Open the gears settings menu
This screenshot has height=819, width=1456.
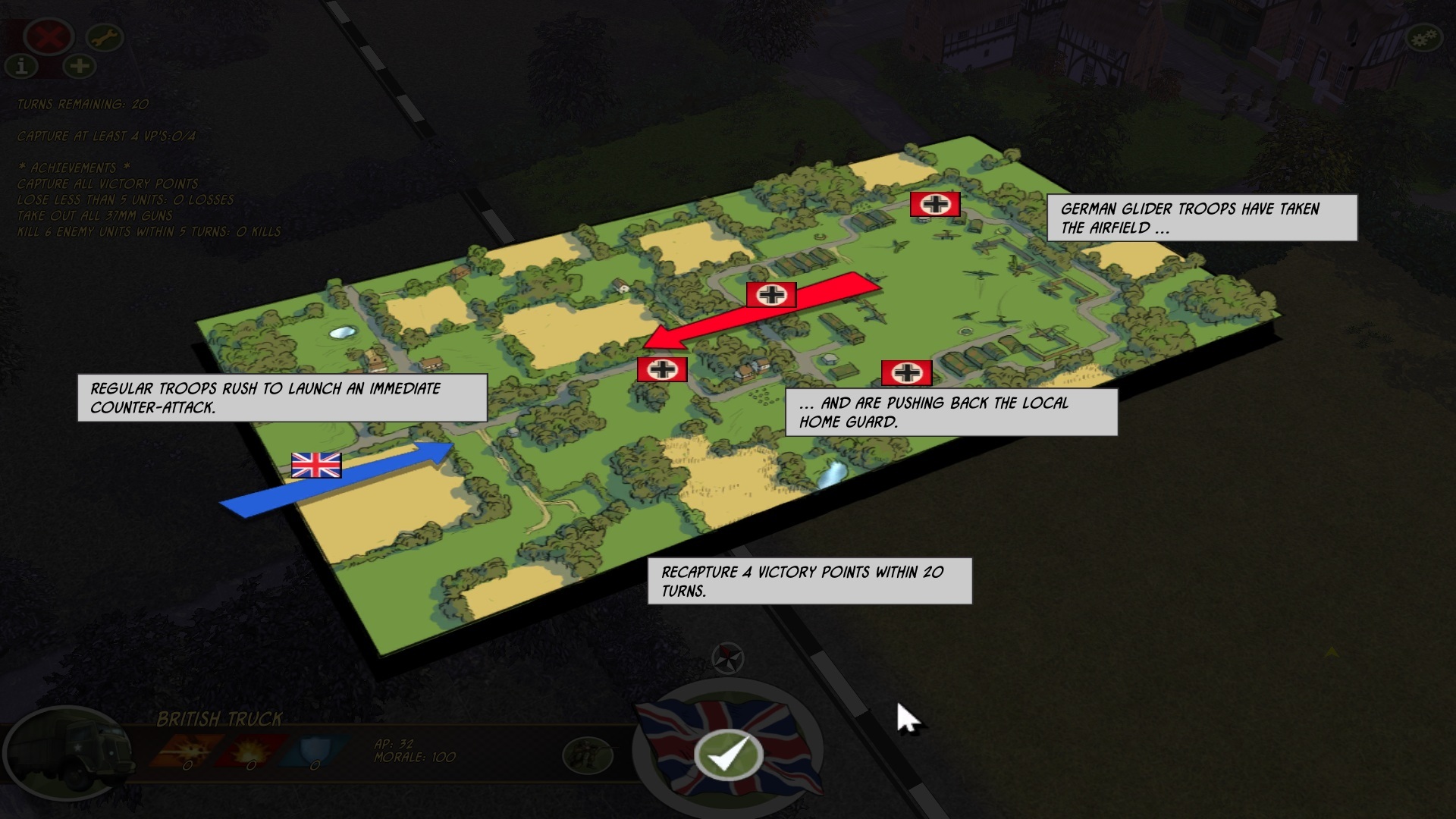1423,38
